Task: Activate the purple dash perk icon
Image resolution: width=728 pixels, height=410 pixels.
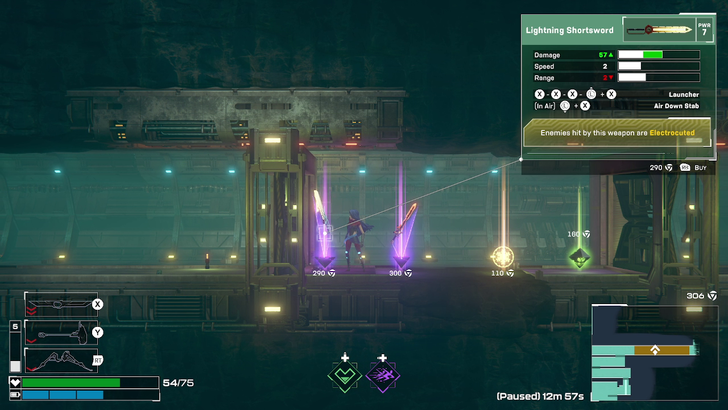Action: click(381, 375)
